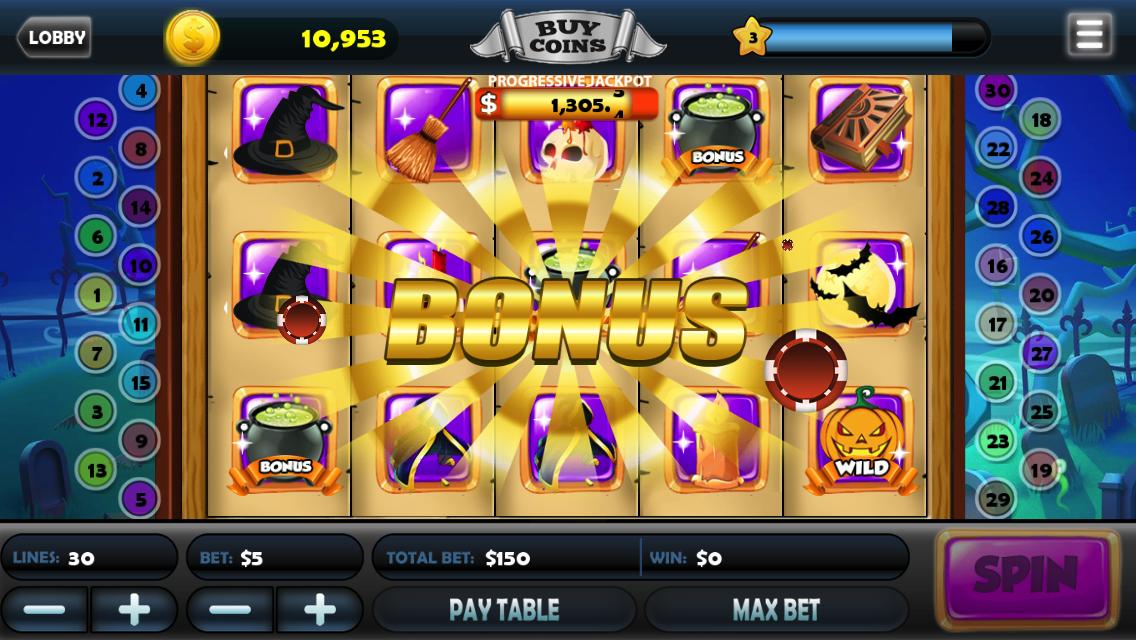Decrease the number of lines

[x=44, y=609]
